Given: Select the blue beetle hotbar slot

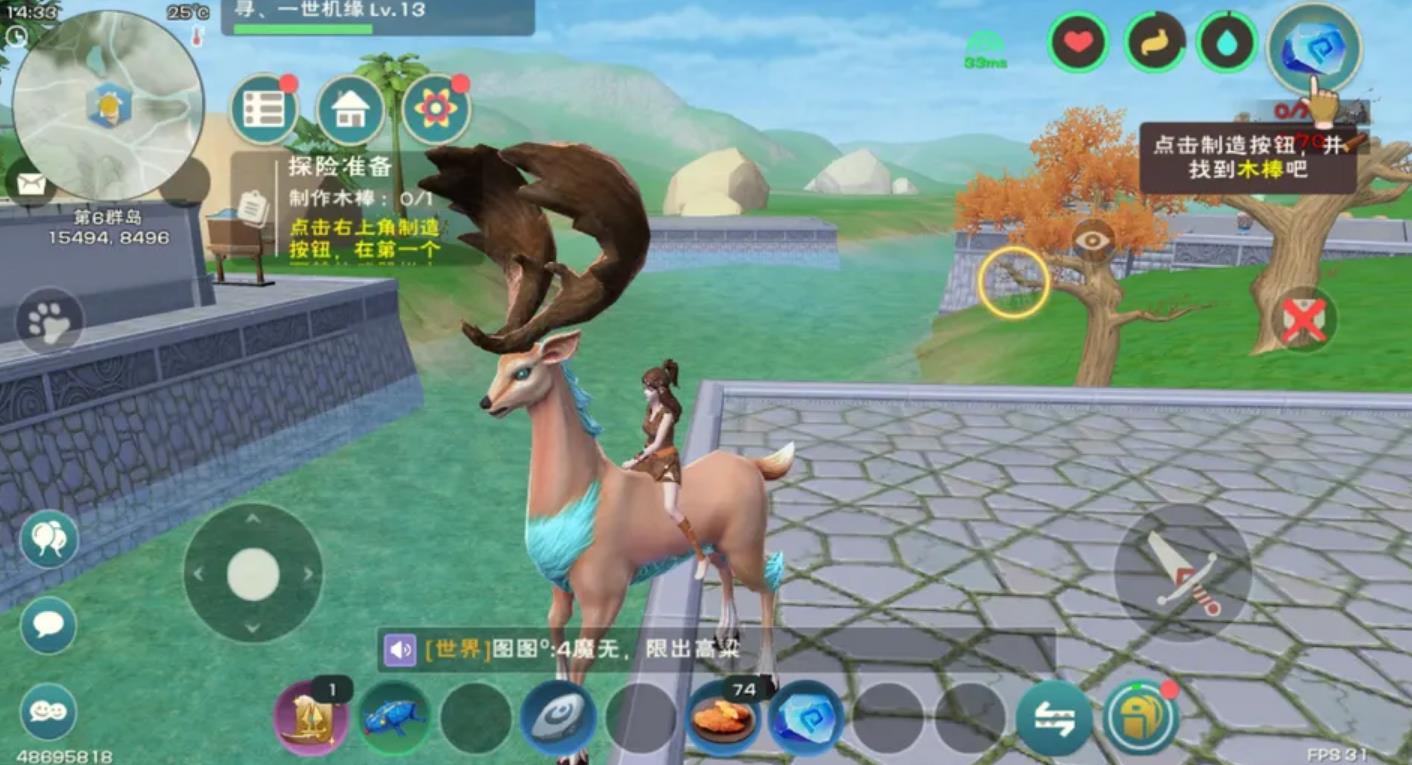Looking at the screenshot, I should (x=393, y=718).
